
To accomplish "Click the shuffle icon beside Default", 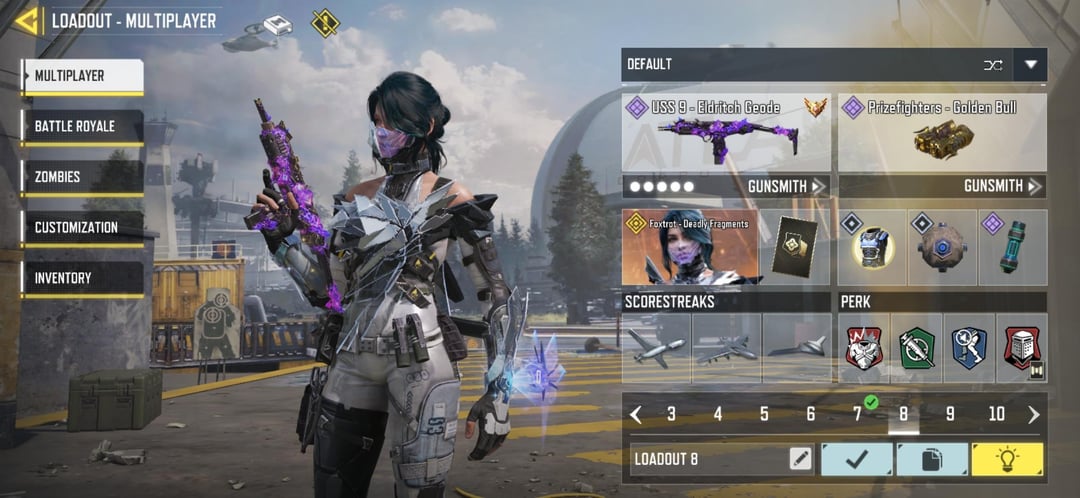I will [x=992, y=65].
